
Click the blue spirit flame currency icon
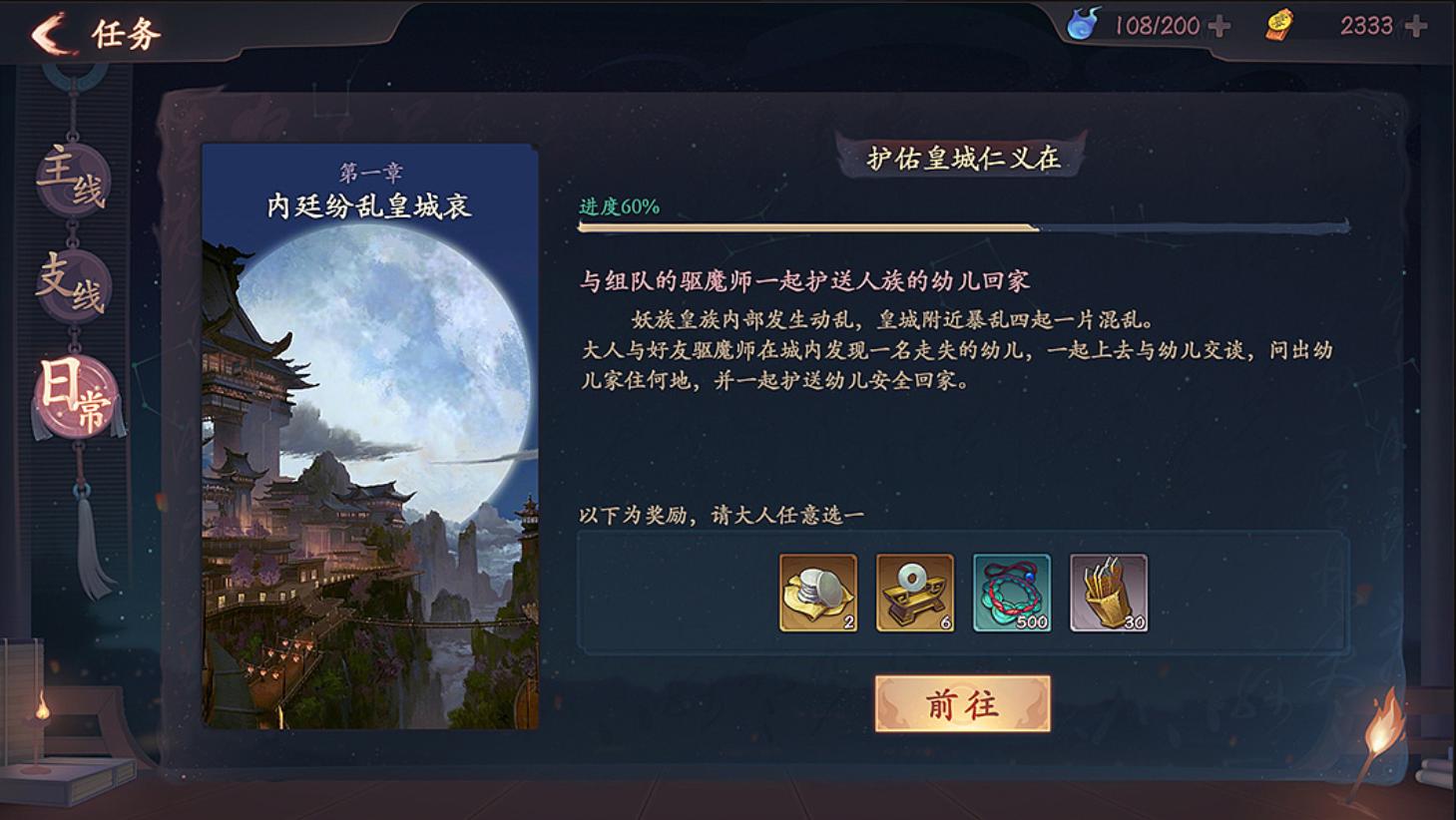point(1081,26)
